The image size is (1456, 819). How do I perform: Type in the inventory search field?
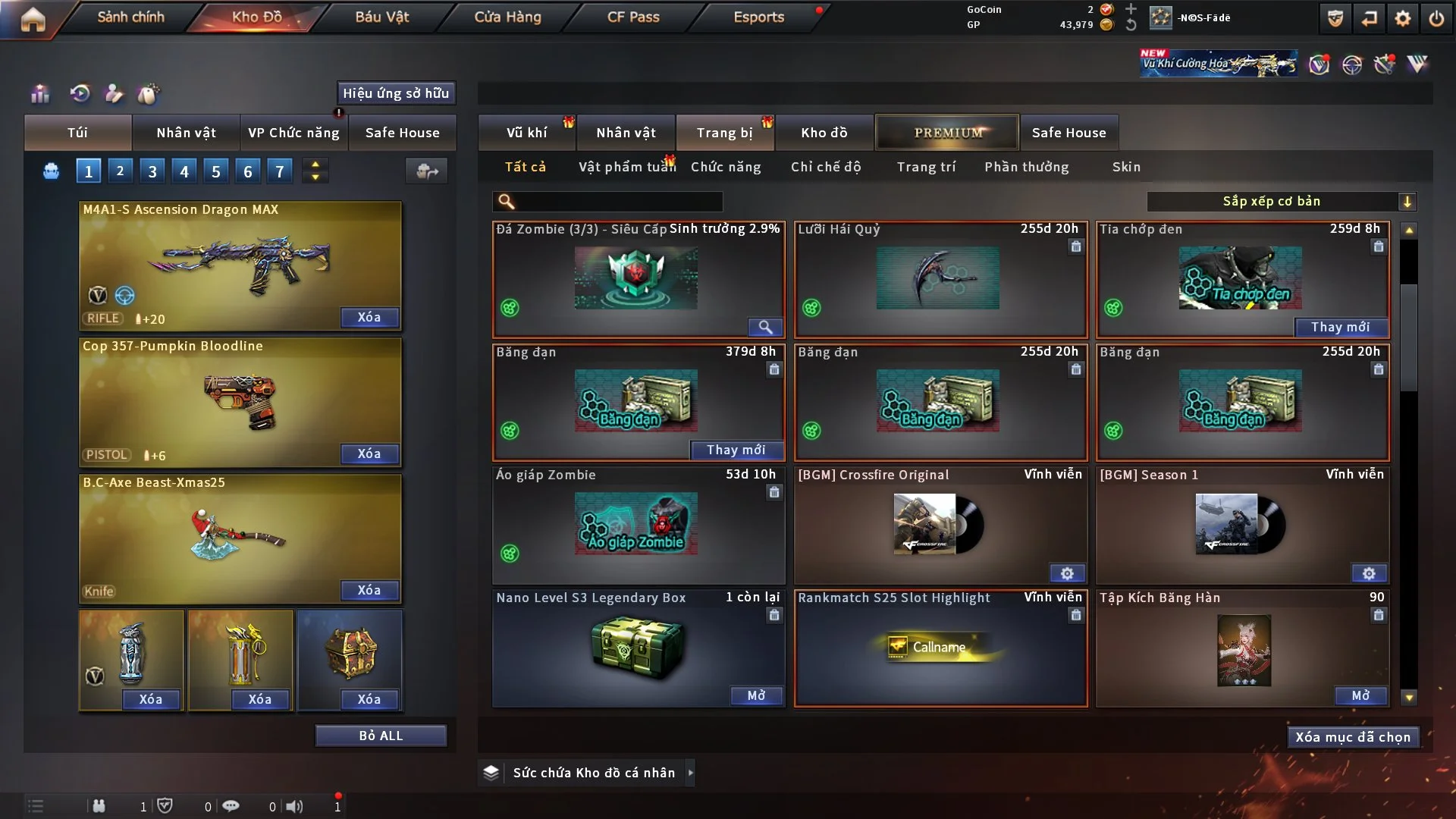point(618,201)
